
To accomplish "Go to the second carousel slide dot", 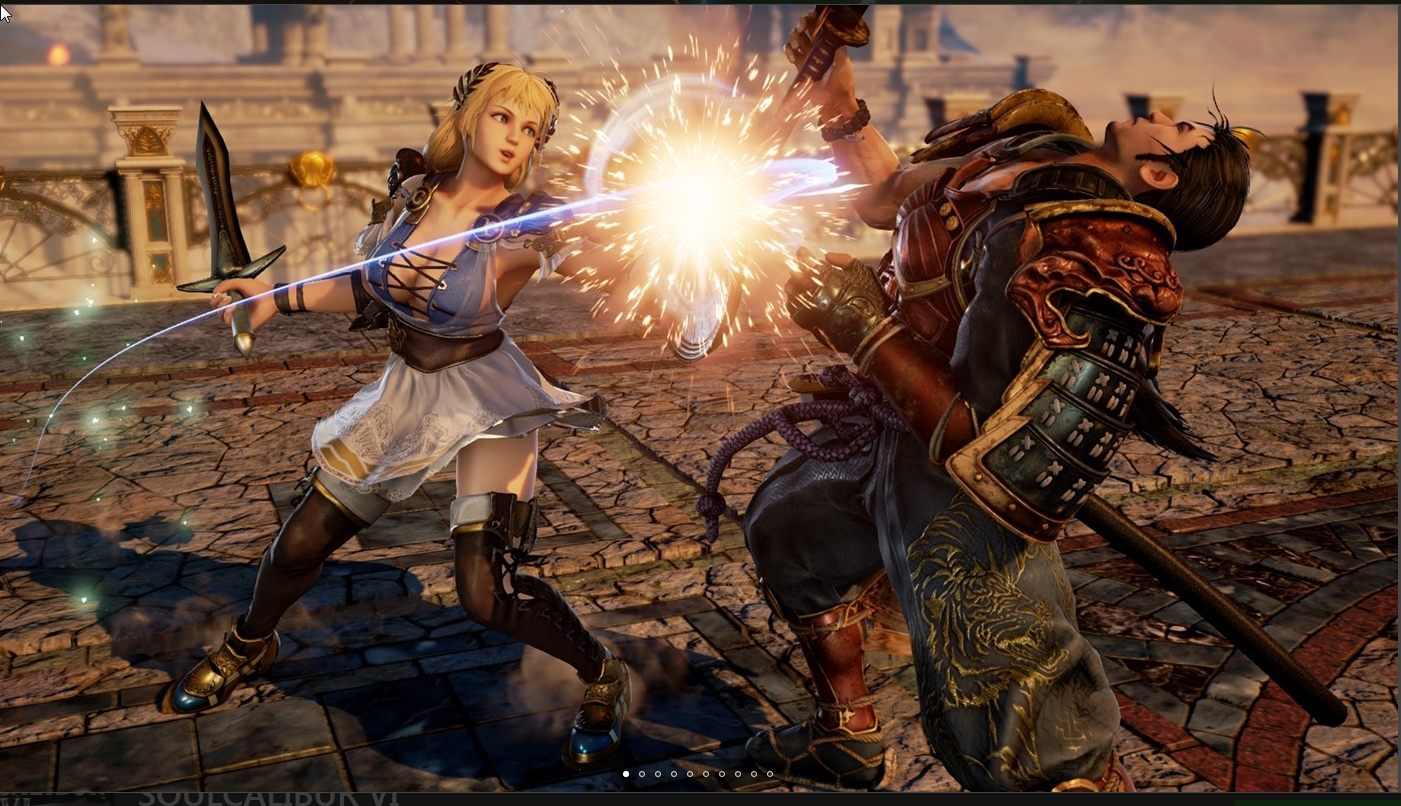I will 642,774.
